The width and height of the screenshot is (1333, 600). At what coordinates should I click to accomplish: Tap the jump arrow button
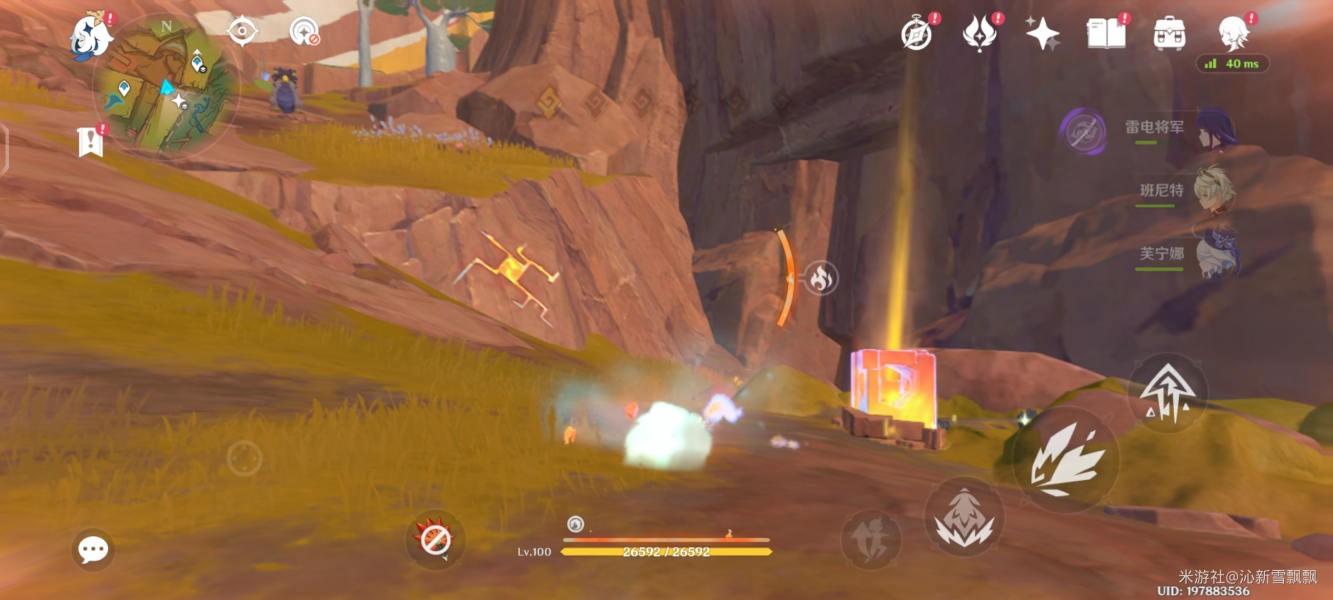(x=1167, y=393)
